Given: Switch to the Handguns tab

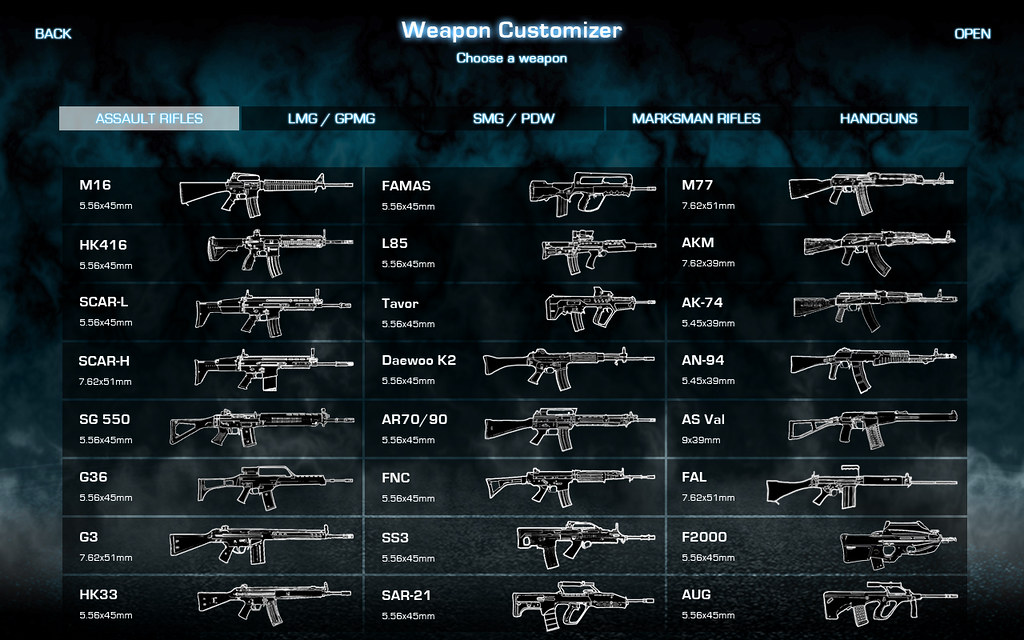Looking at the screenshot, I should (x=878, y=119).
